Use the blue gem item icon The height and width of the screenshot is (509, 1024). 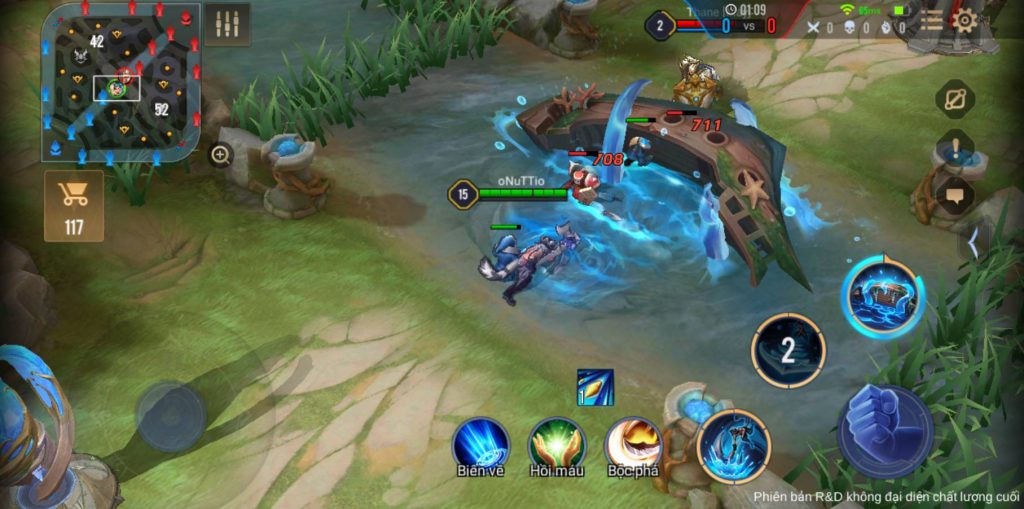(595, 387)
